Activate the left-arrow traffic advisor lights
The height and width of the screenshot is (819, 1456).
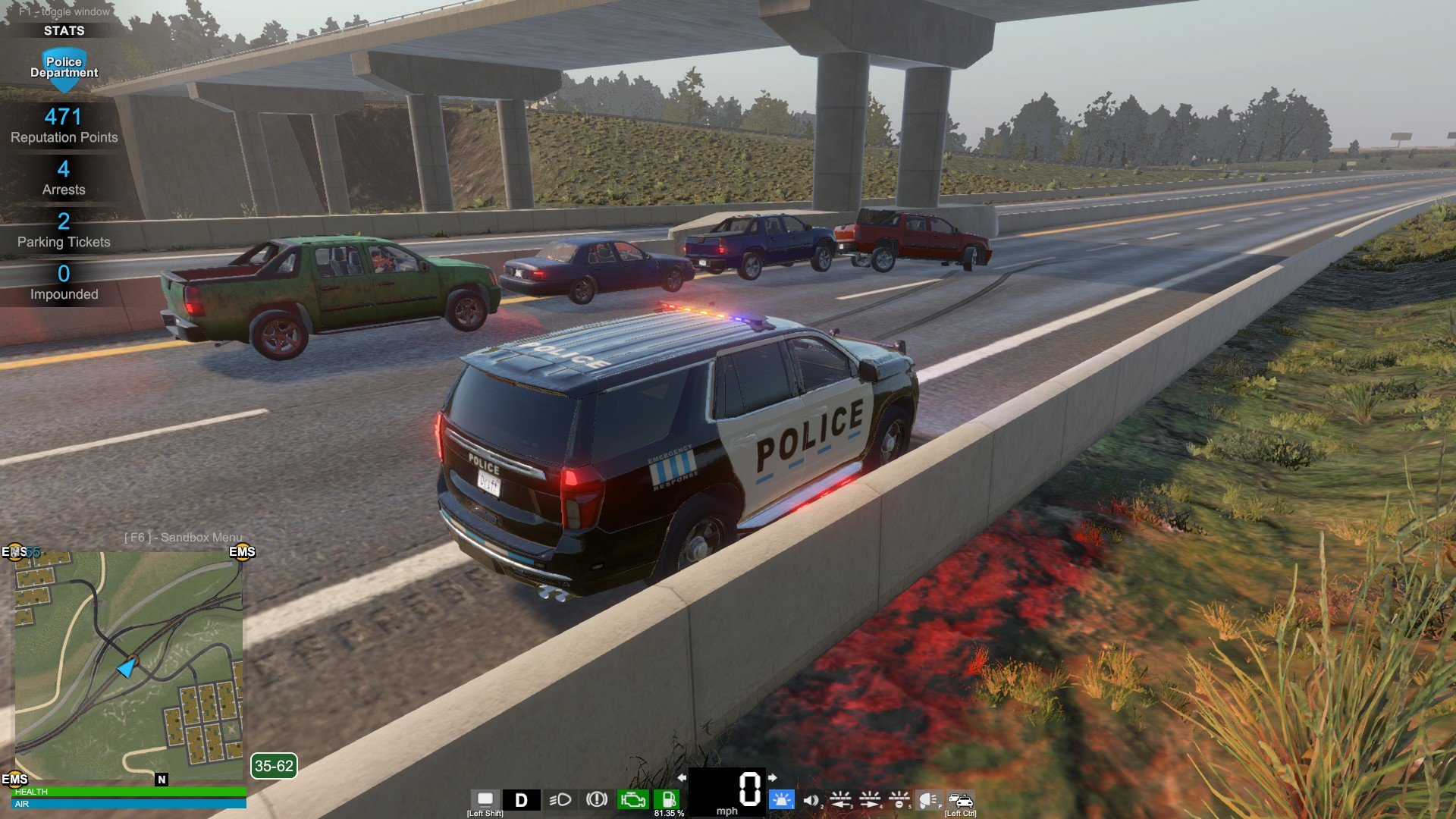(840, 799)
